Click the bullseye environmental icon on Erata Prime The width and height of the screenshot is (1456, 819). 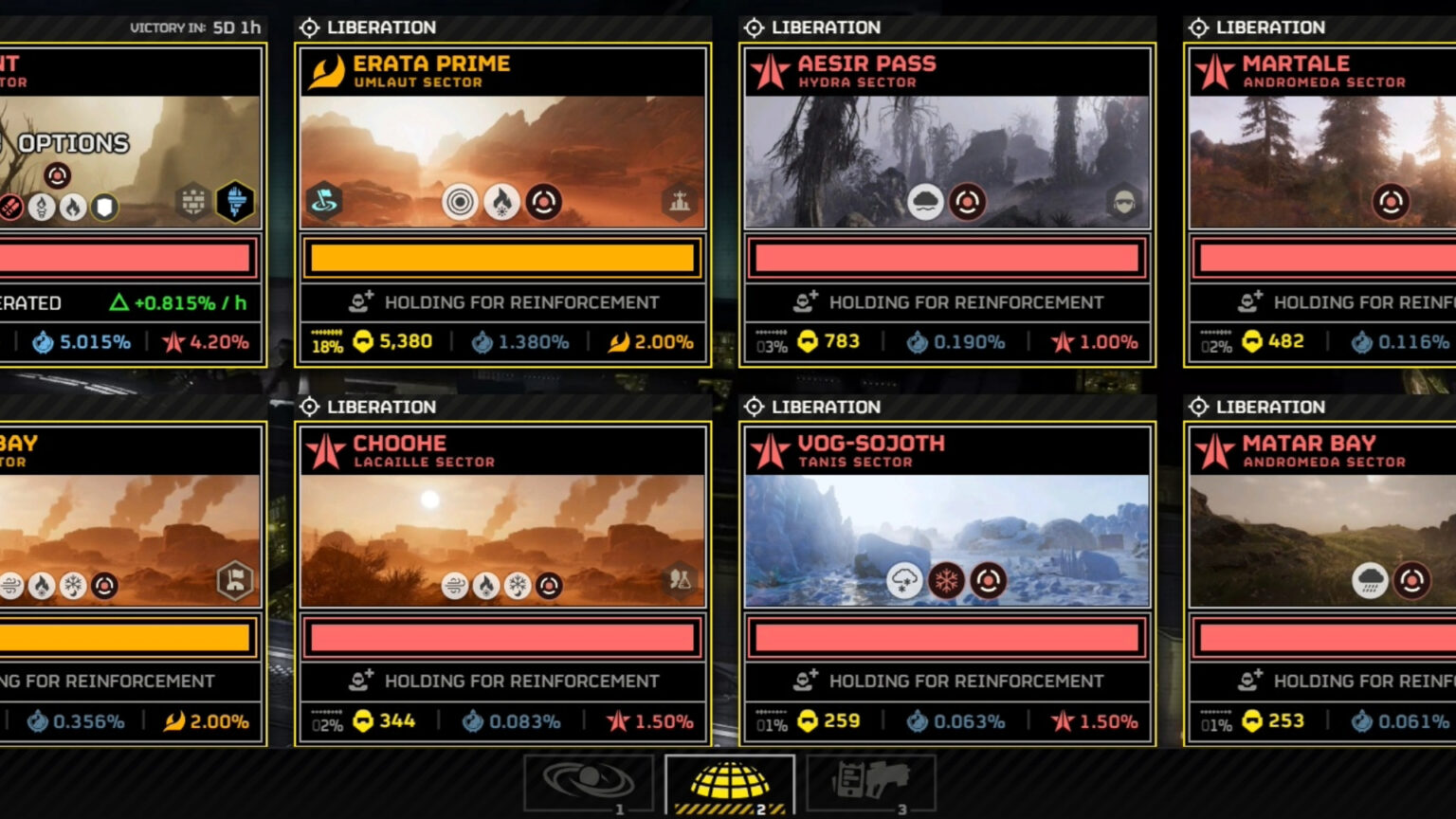pos(462,203)
